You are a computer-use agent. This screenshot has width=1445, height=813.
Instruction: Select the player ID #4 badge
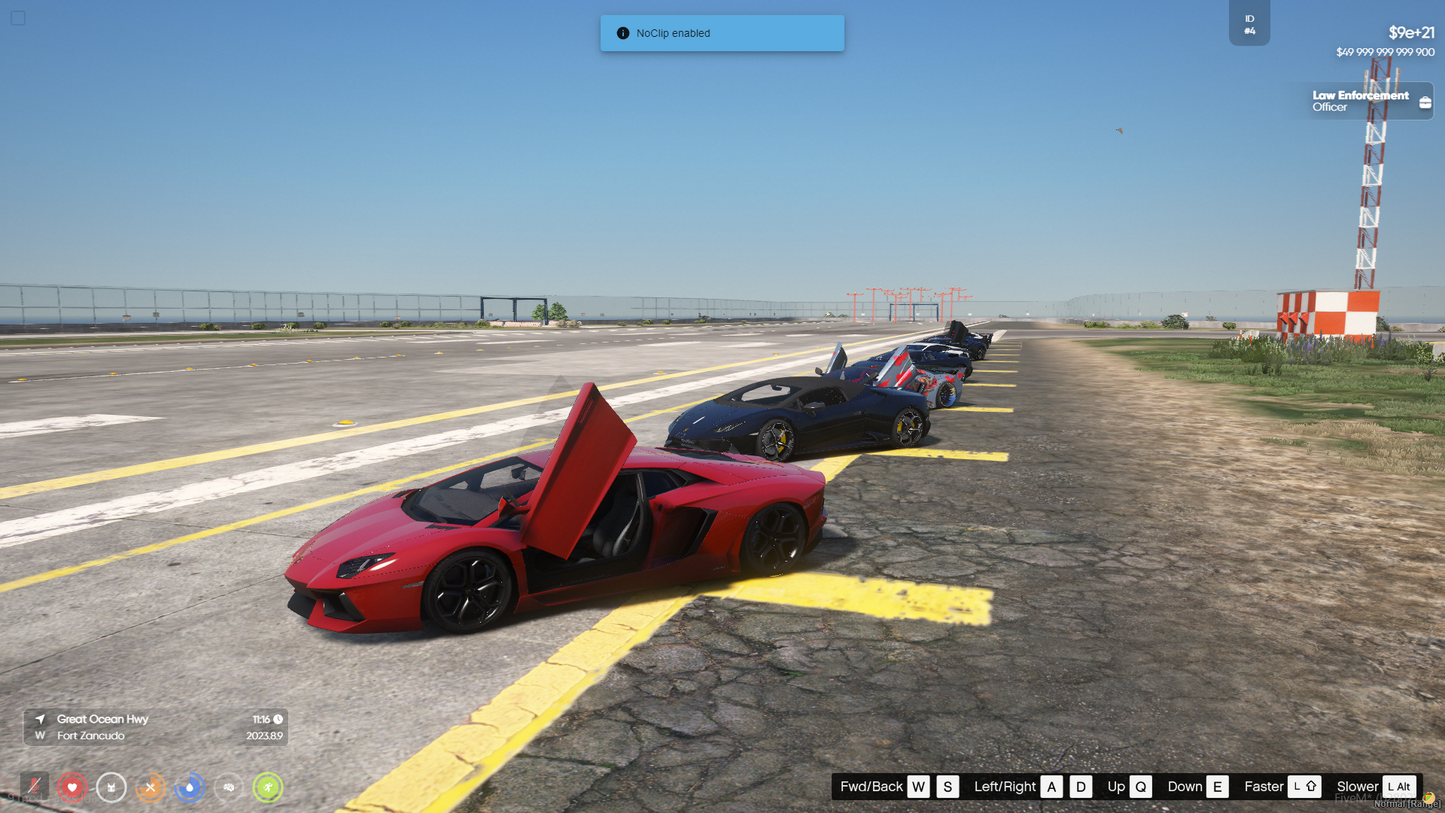(x=1249, y=24)
